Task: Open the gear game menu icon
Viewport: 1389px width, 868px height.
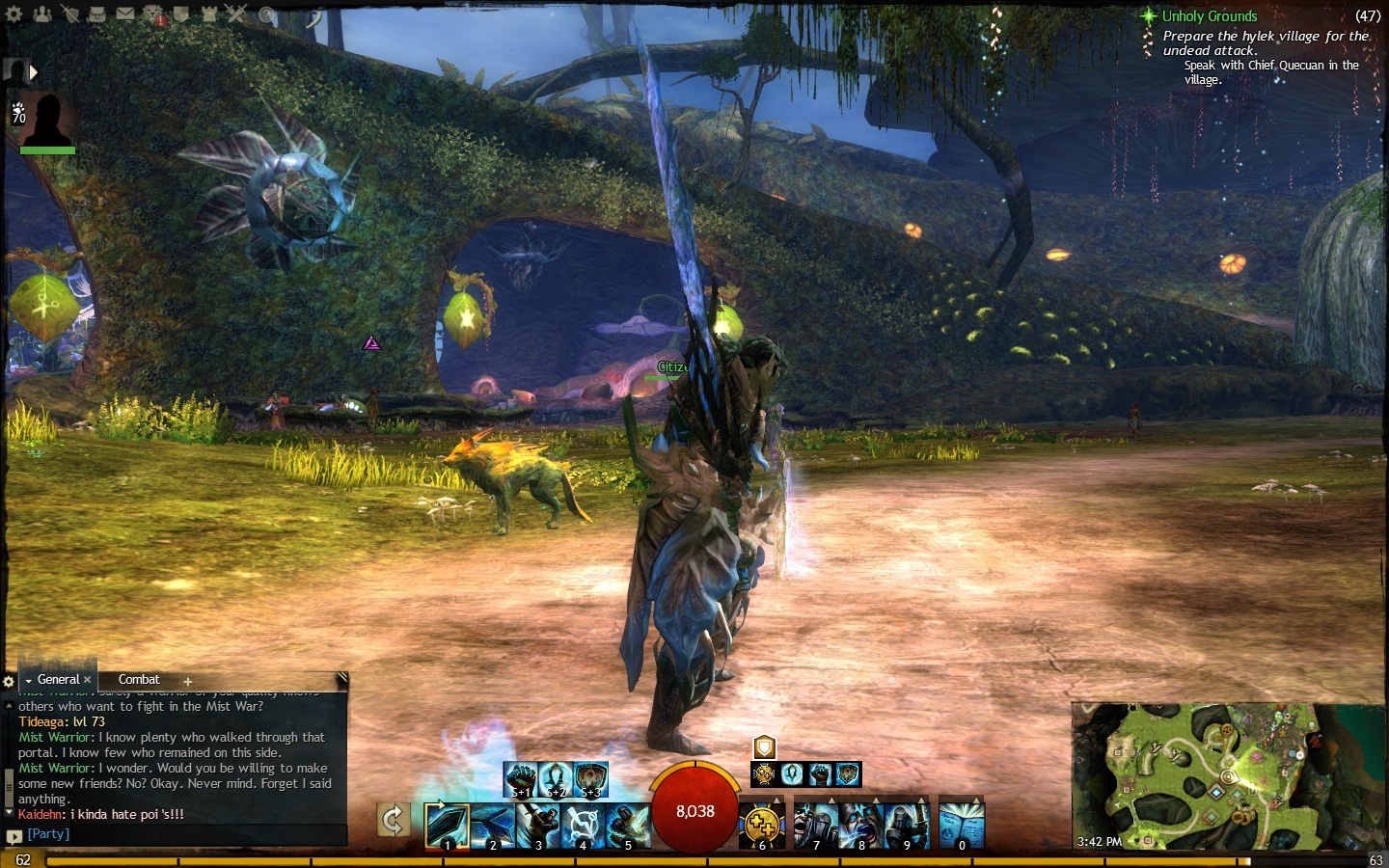Action: [14, 14]
